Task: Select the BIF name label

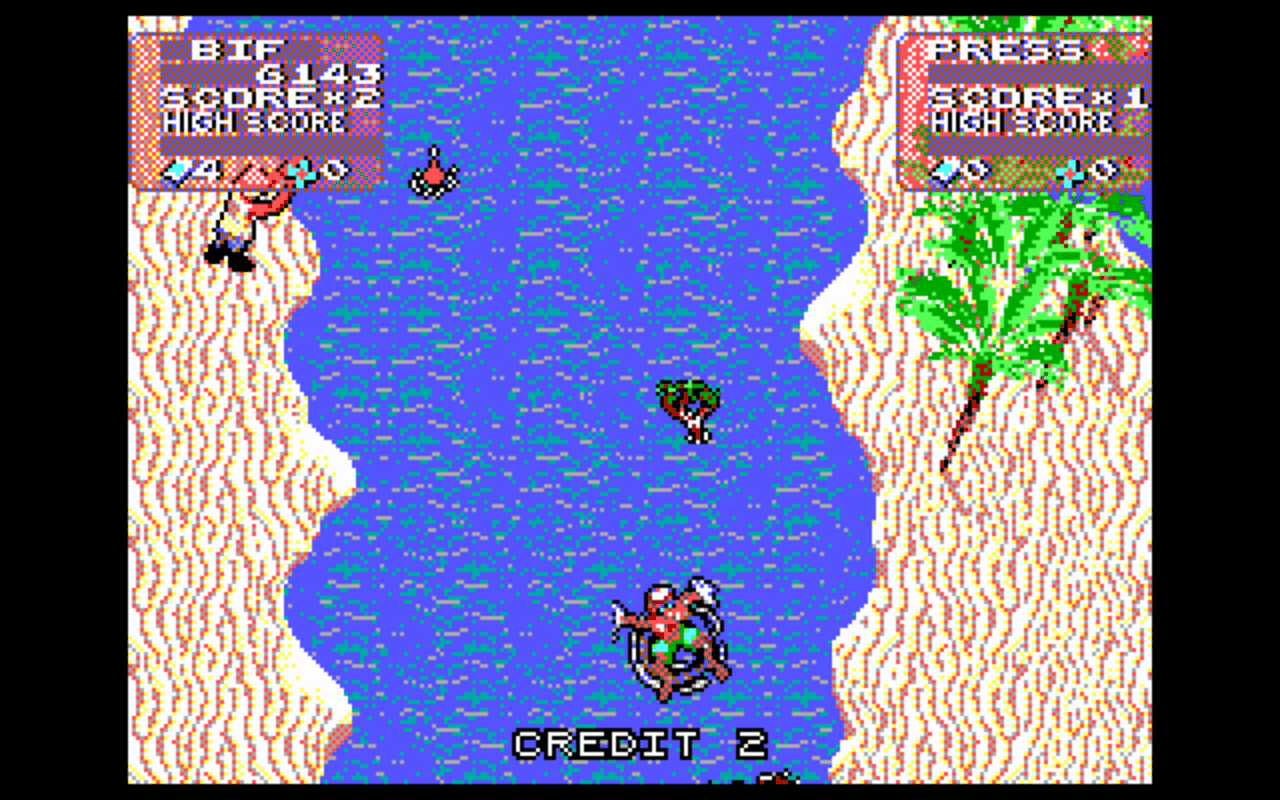Action: pyautogui.click(x=235, y=50)
